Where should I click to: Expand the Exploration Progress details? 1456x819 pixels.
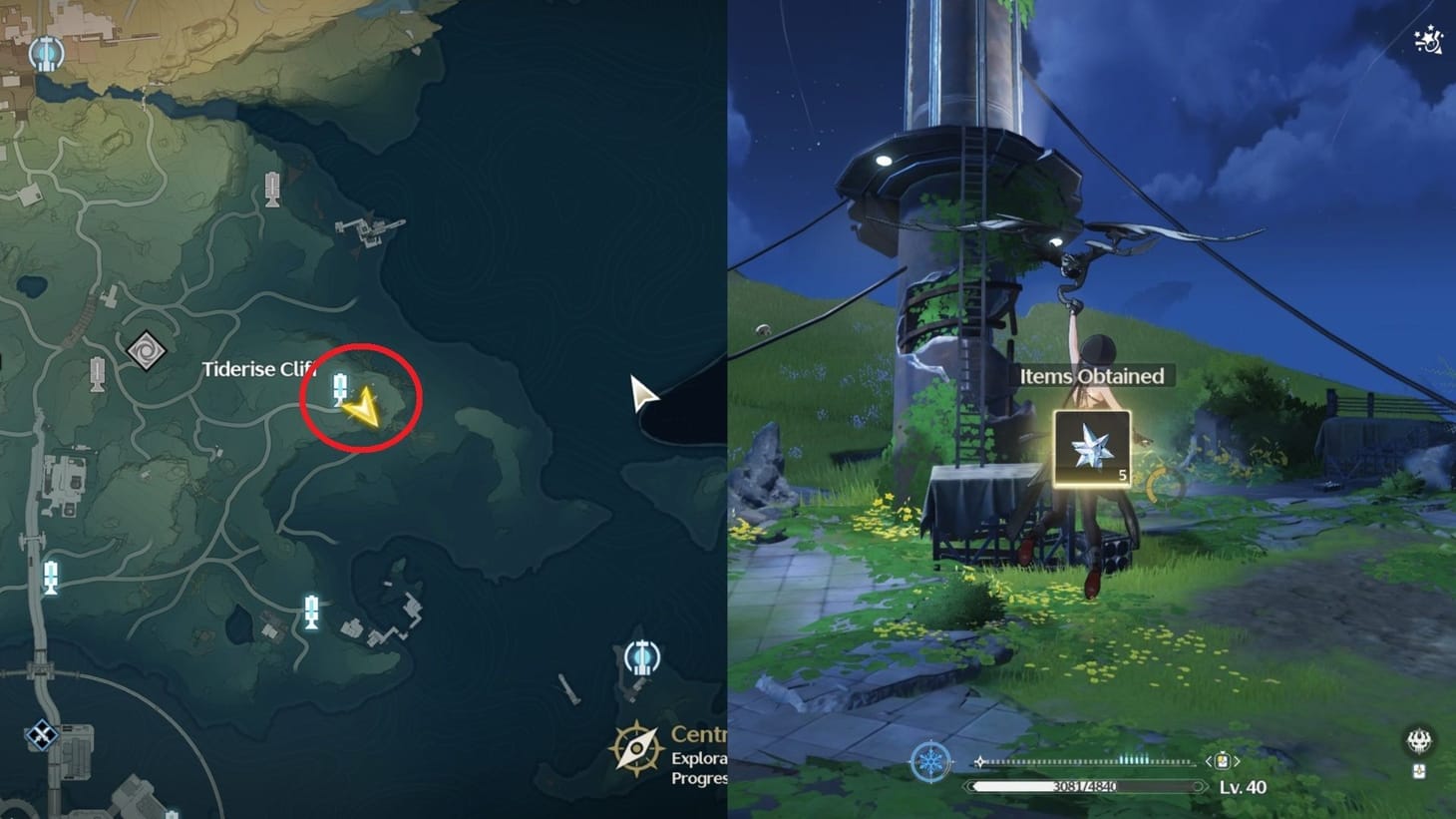[698, 768]
